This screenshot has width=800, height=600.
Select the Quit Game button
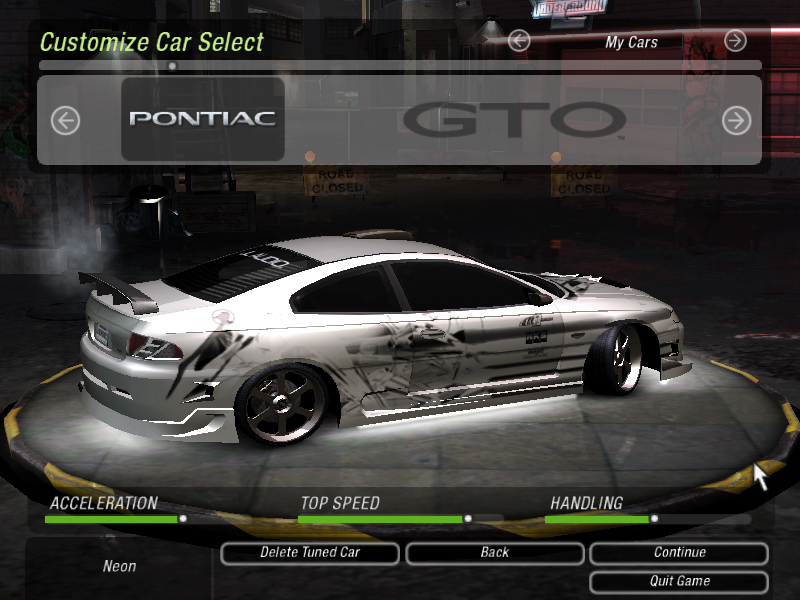(x=679, y=581)
